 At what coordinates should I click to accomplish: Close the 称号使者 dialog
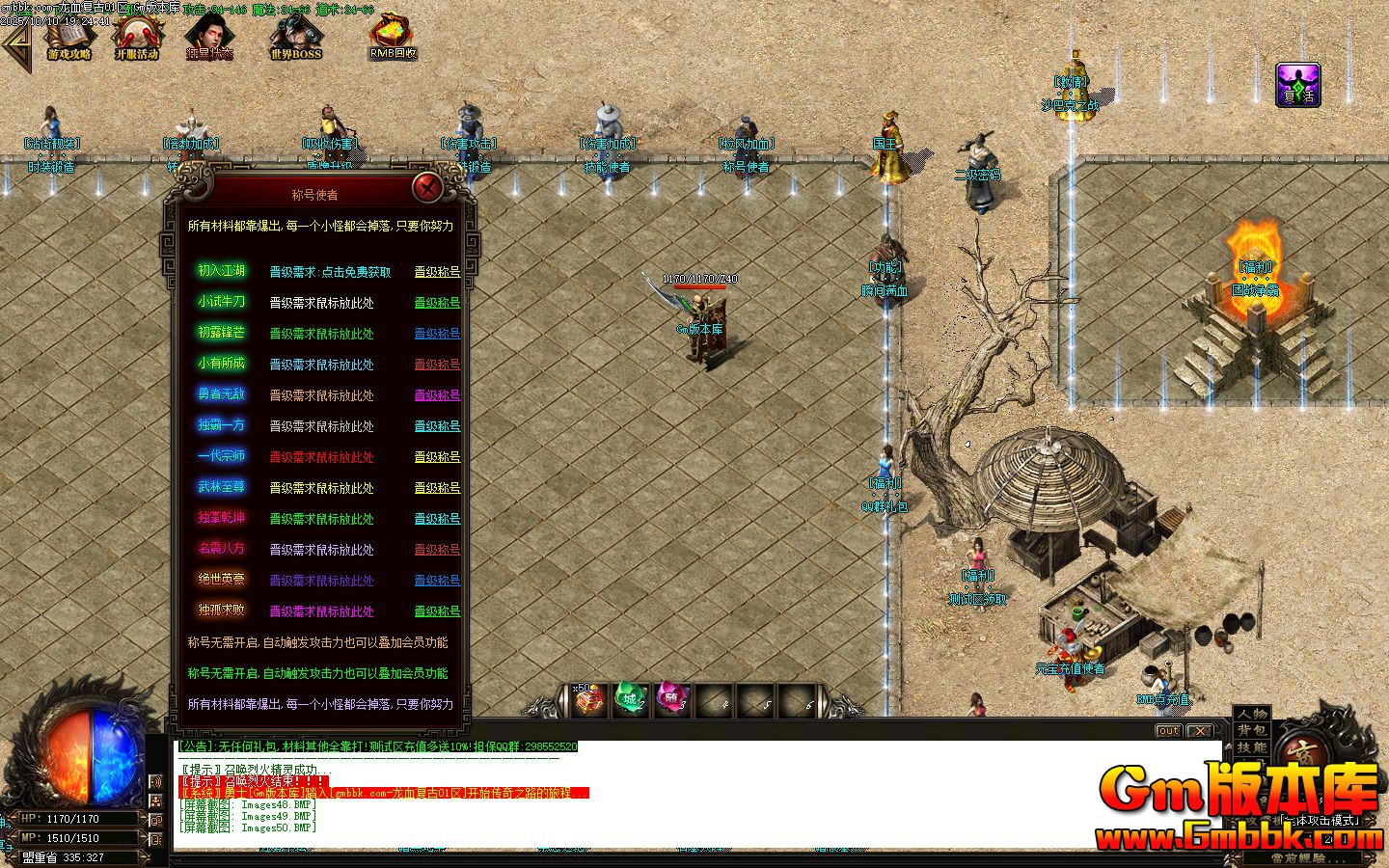[x=427, y=189]
